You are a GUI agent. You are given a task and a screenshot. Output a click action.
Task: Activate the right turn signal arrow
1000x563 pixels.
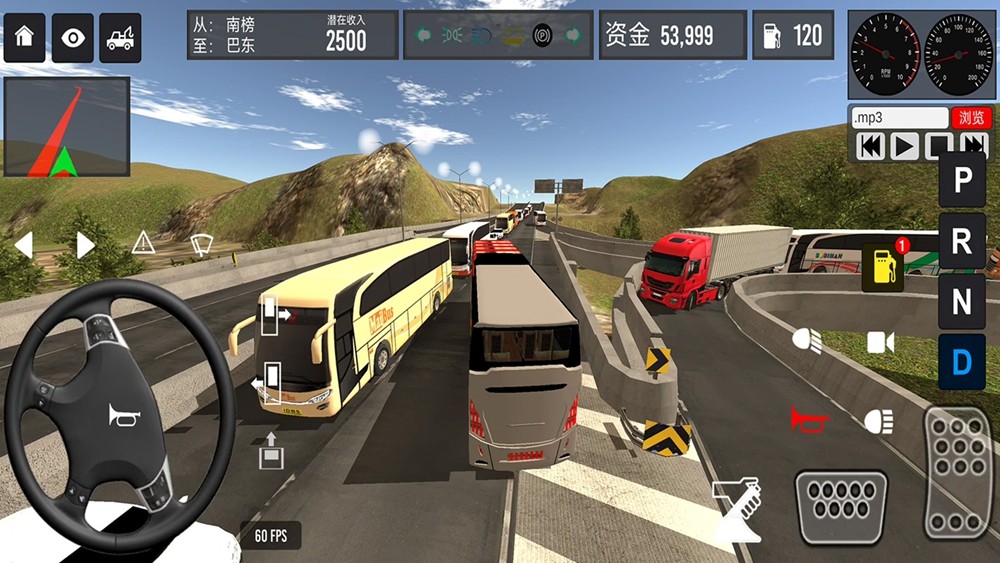tap(86, 244)
